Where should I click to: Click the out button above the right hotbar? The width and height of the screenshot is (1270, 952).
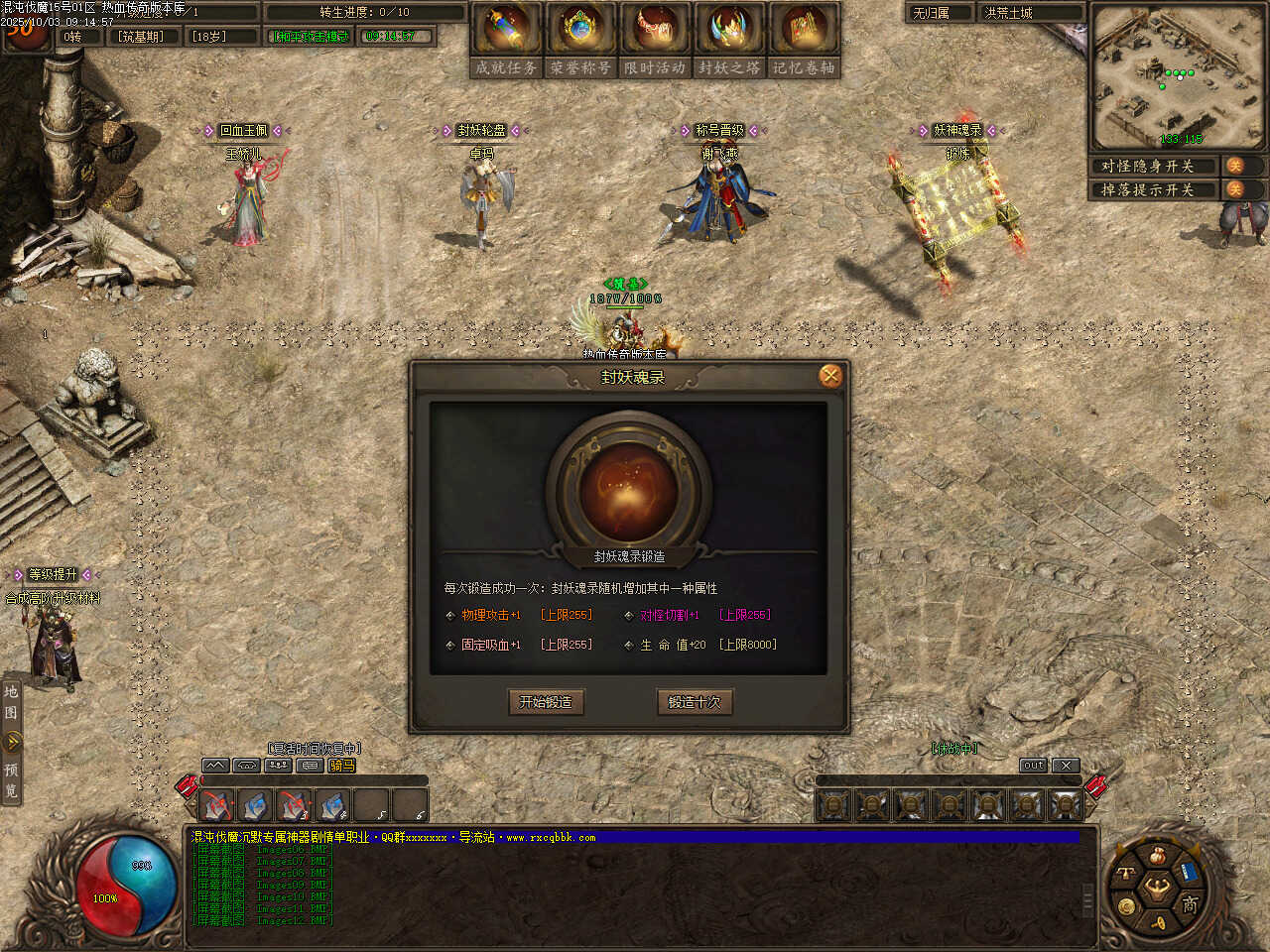coord(1034,766)
